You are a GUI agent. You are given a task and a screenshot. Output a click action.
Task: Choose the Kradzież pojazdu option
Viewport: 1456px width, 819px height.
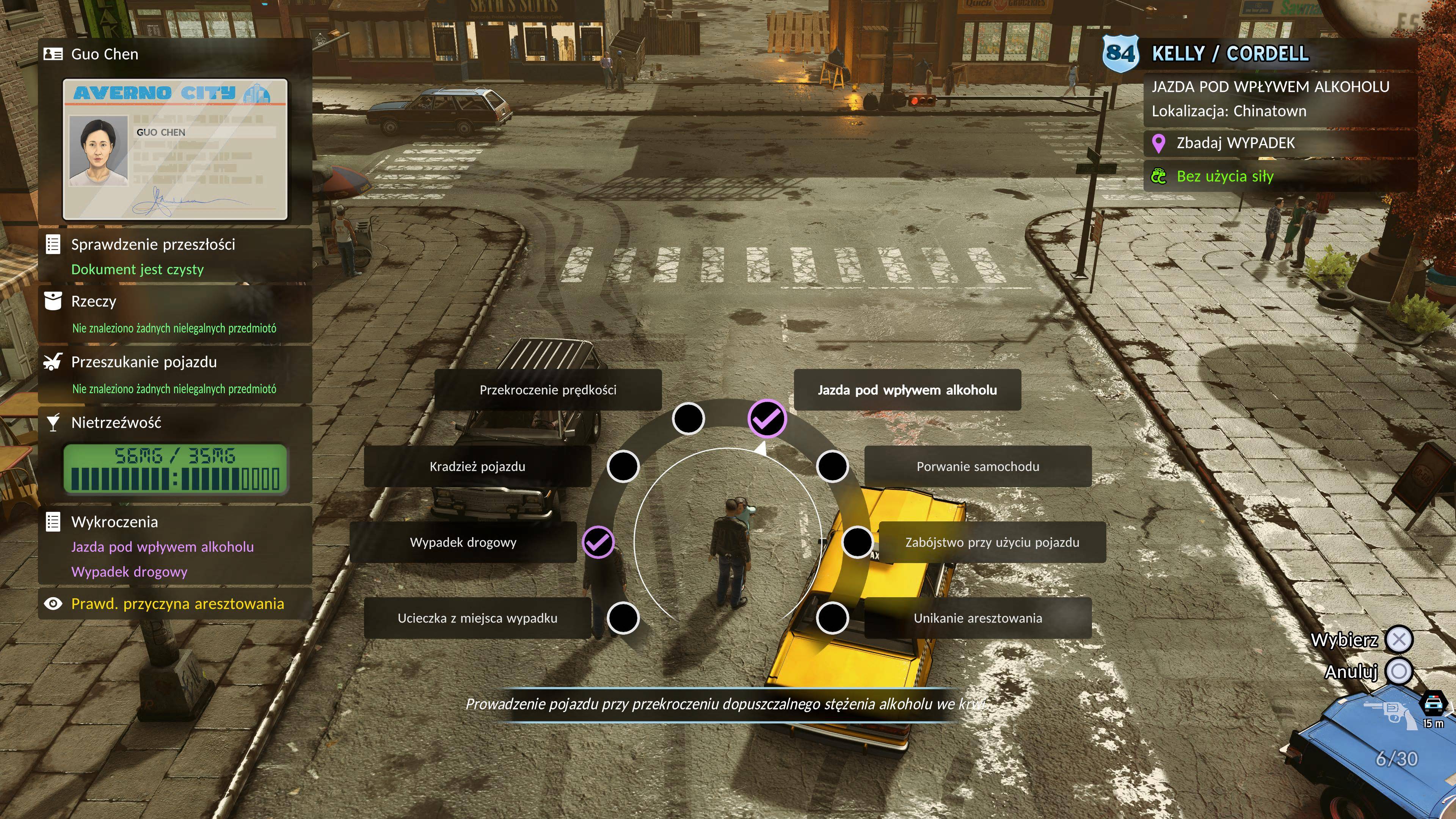tap(477, 466)
